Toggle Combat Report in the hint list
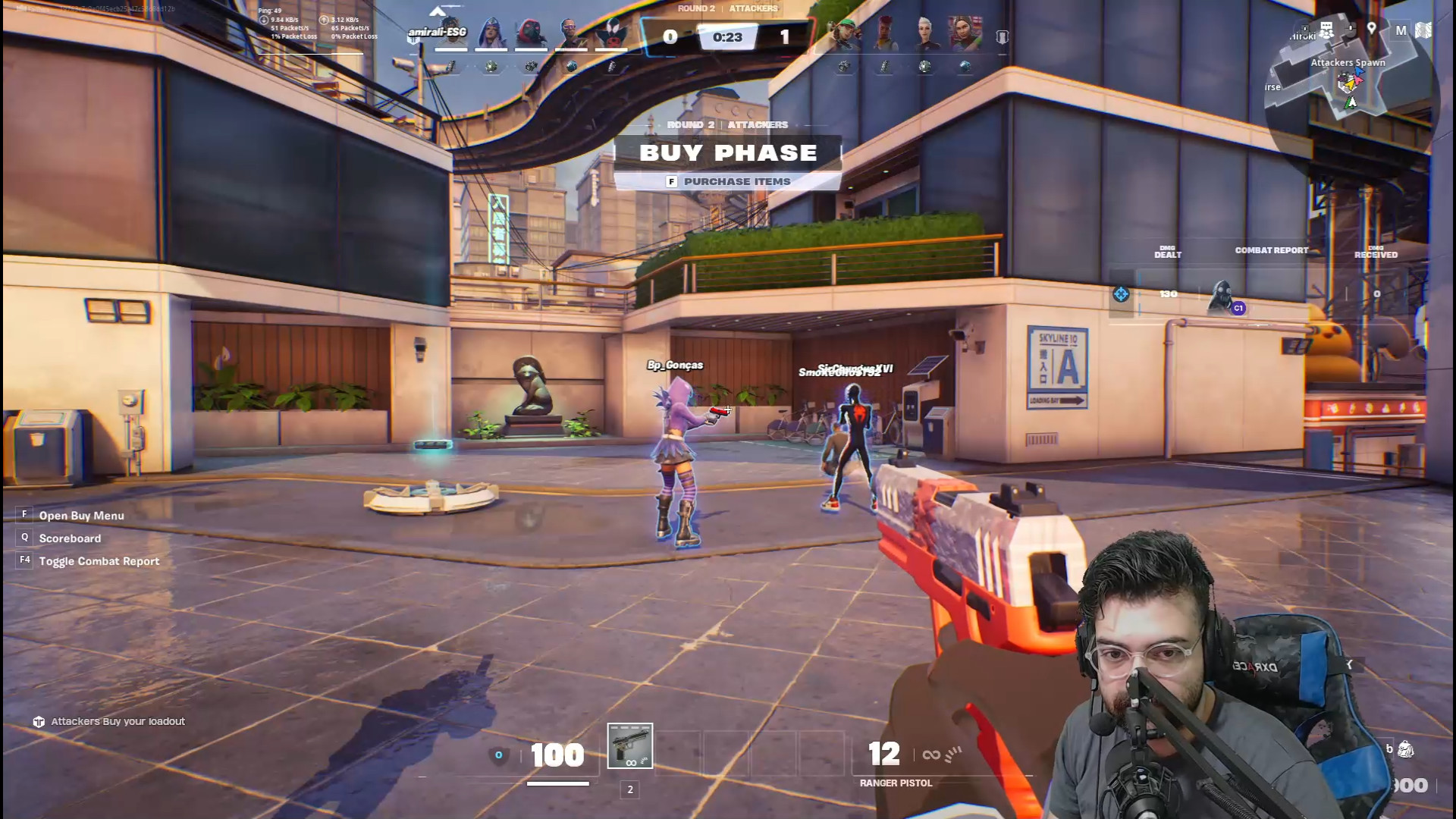1456x819 pixels. click(x=99, y=561)
